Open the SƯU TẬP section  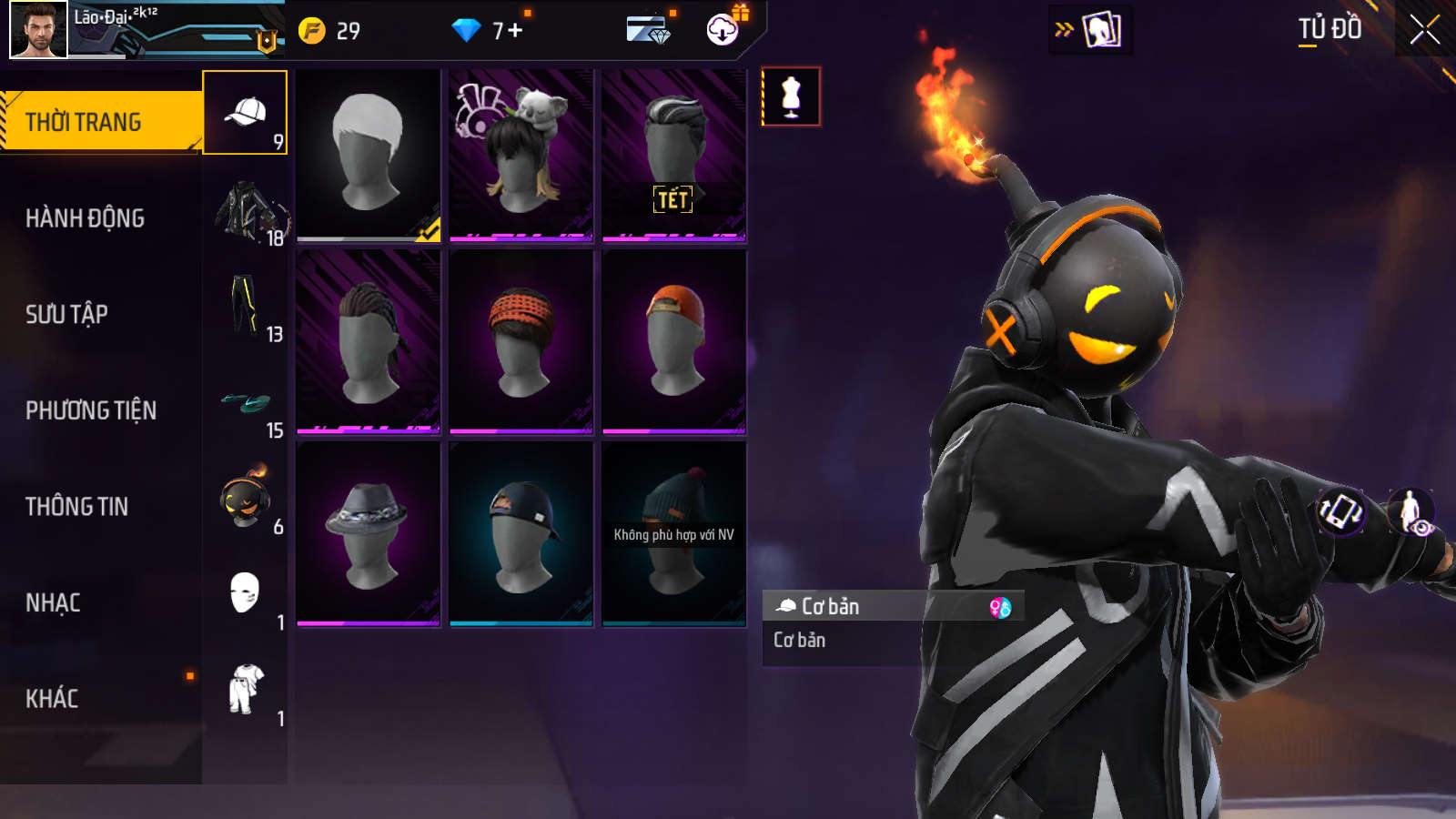(66, 314)
